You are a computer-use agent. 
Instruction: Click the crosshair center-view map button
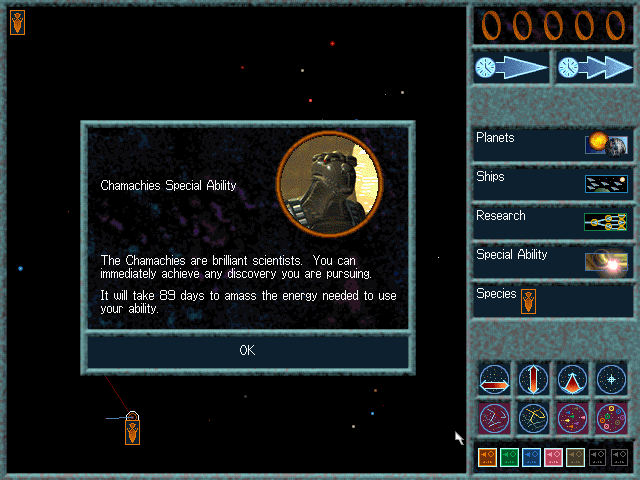click(x=611, y=379)
